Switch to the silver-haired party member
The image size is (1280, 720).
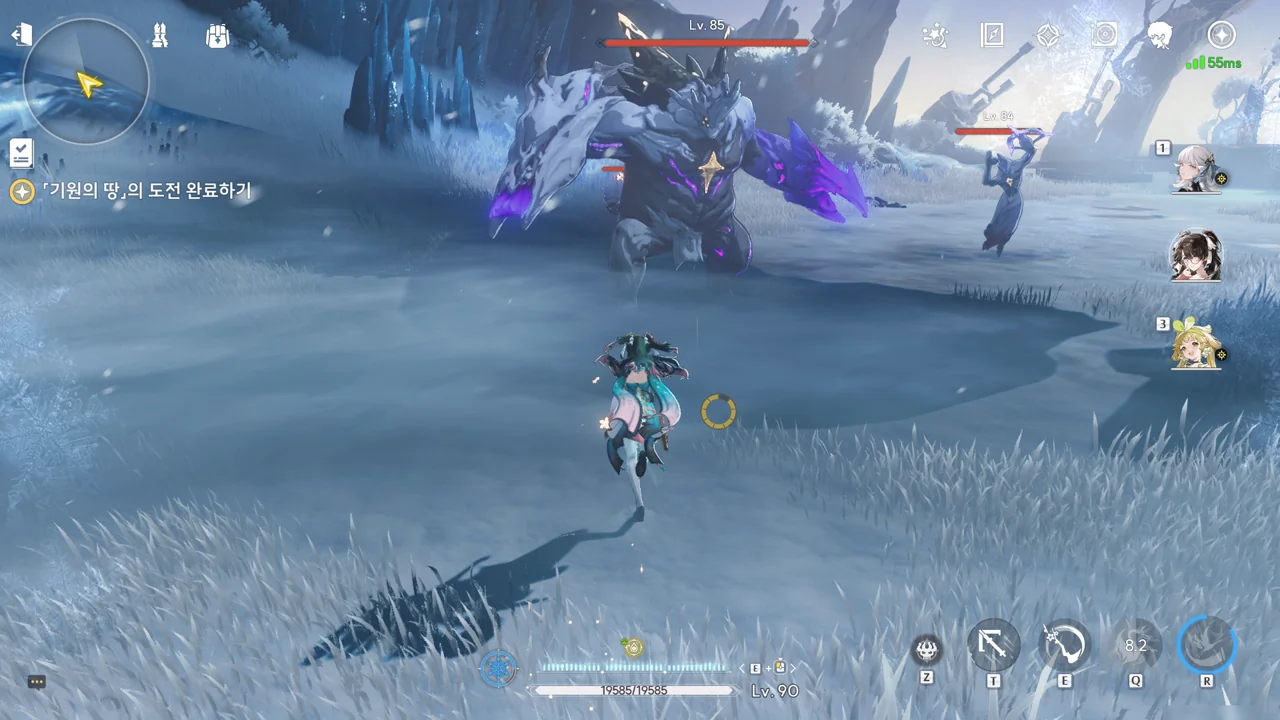tap(1196, 169)
